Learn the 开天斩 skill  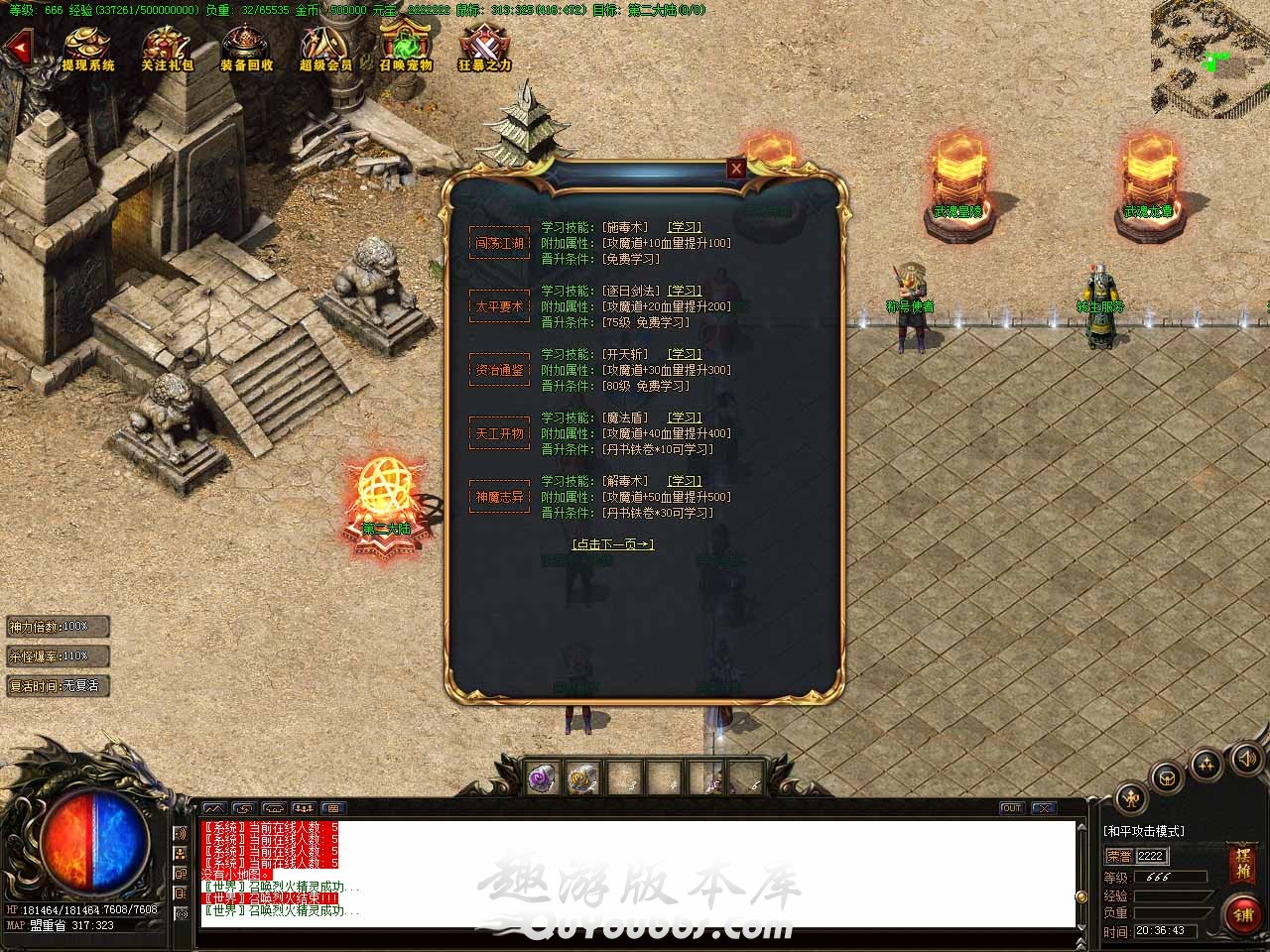(x=684, y=355)
